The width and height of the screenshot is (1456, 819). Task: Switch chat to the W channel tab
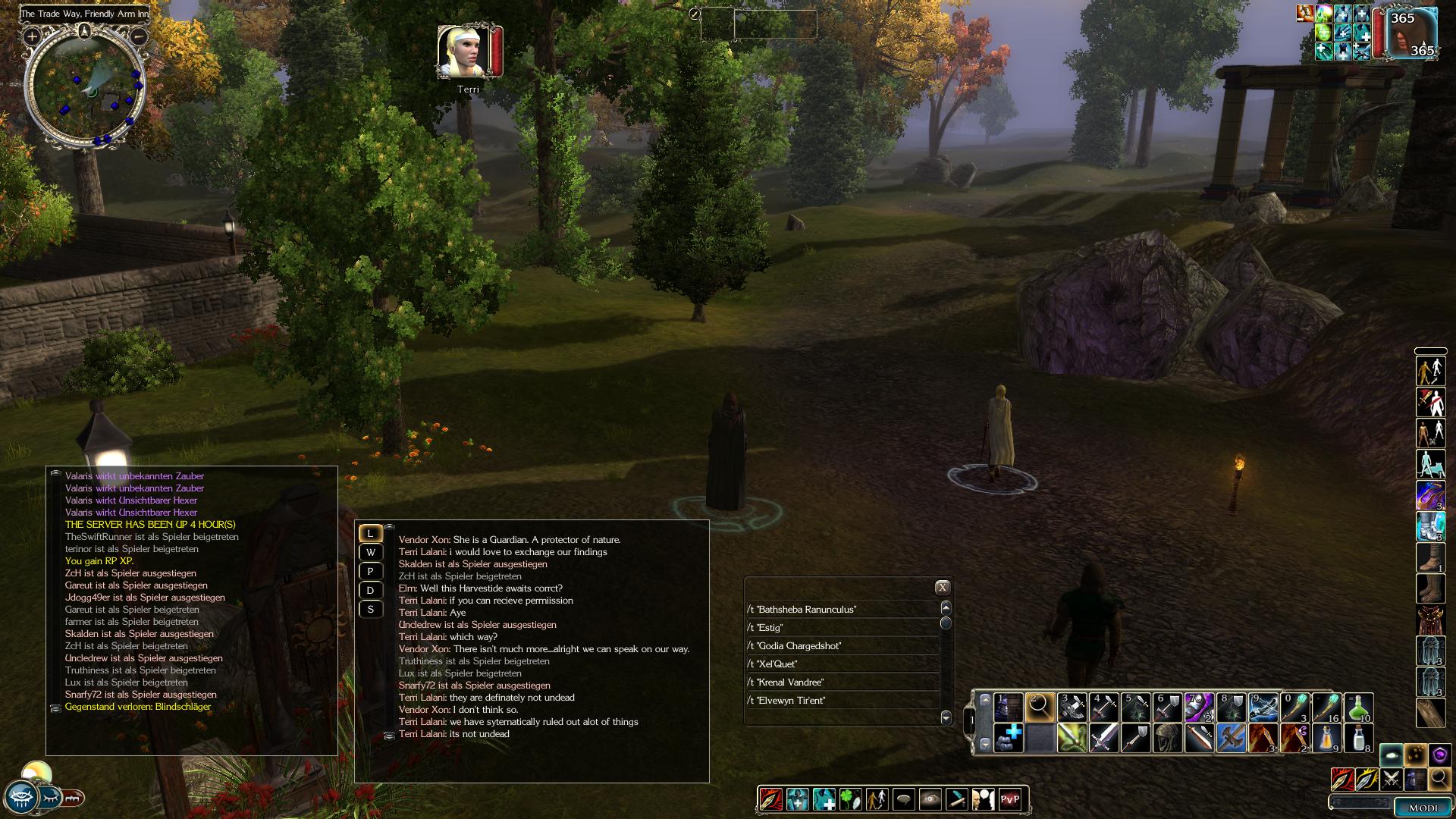(x=371, y=552)
